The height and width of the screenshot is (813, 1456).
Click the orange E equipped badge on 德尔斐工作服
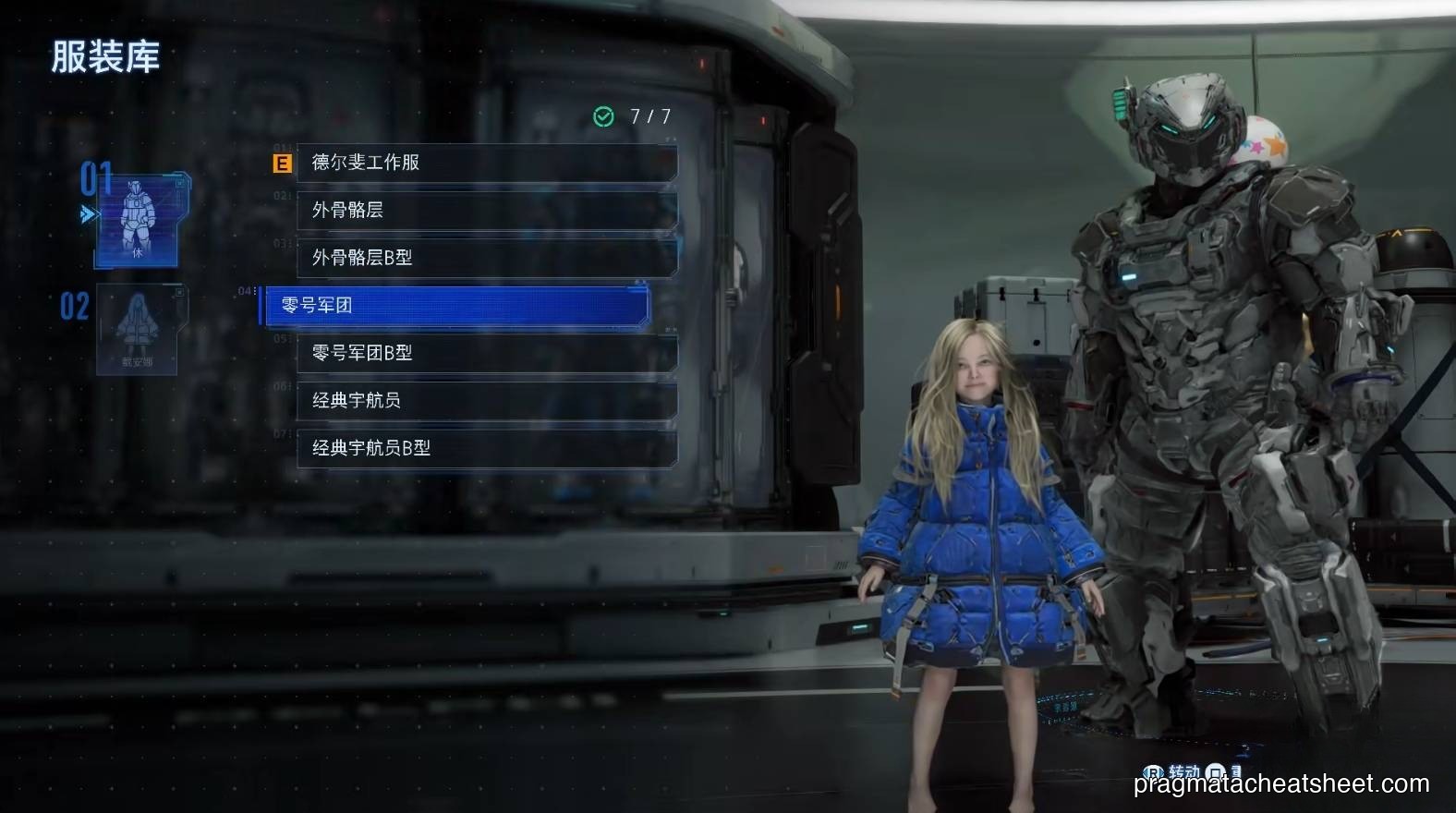coord(282,163)
